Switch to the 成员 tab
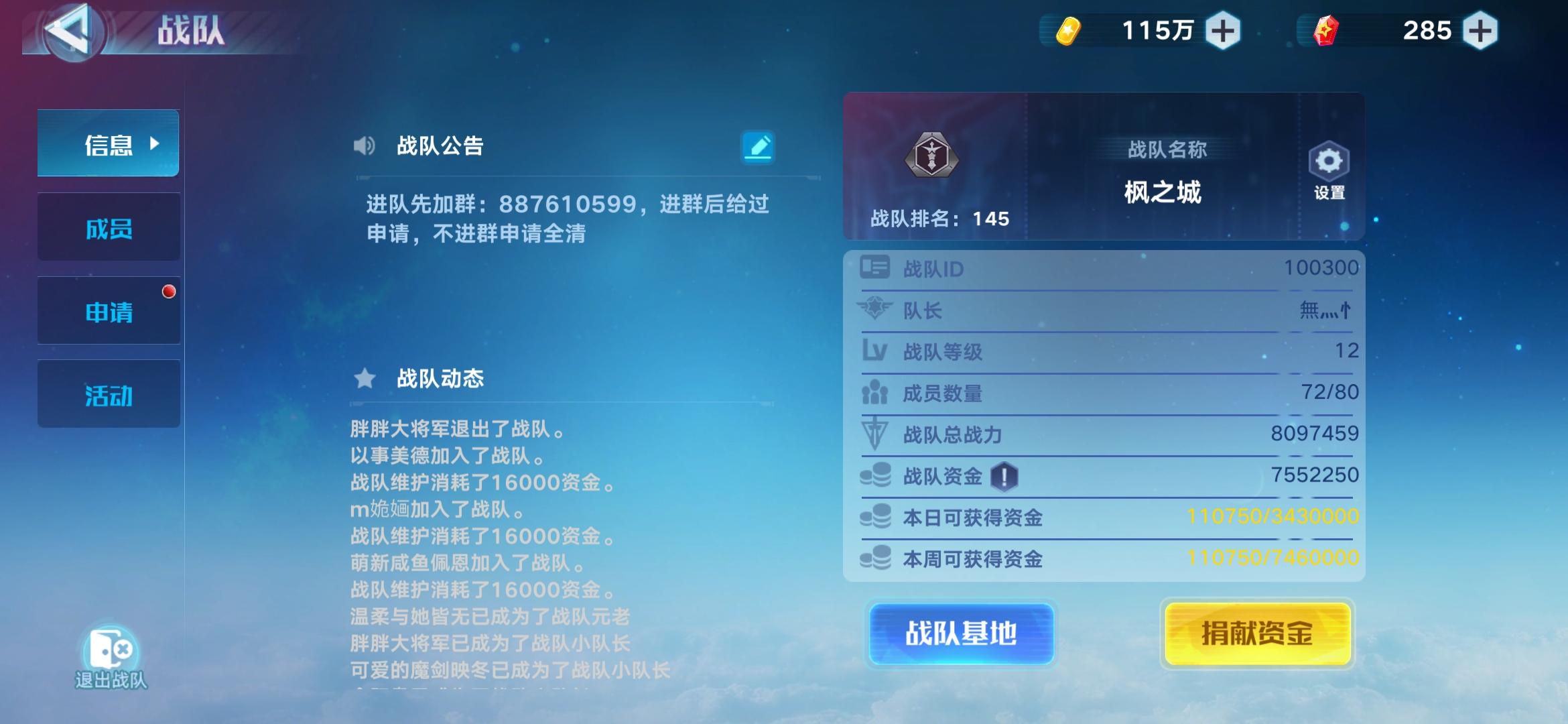The image size is (1568, 724). (109, 227)
